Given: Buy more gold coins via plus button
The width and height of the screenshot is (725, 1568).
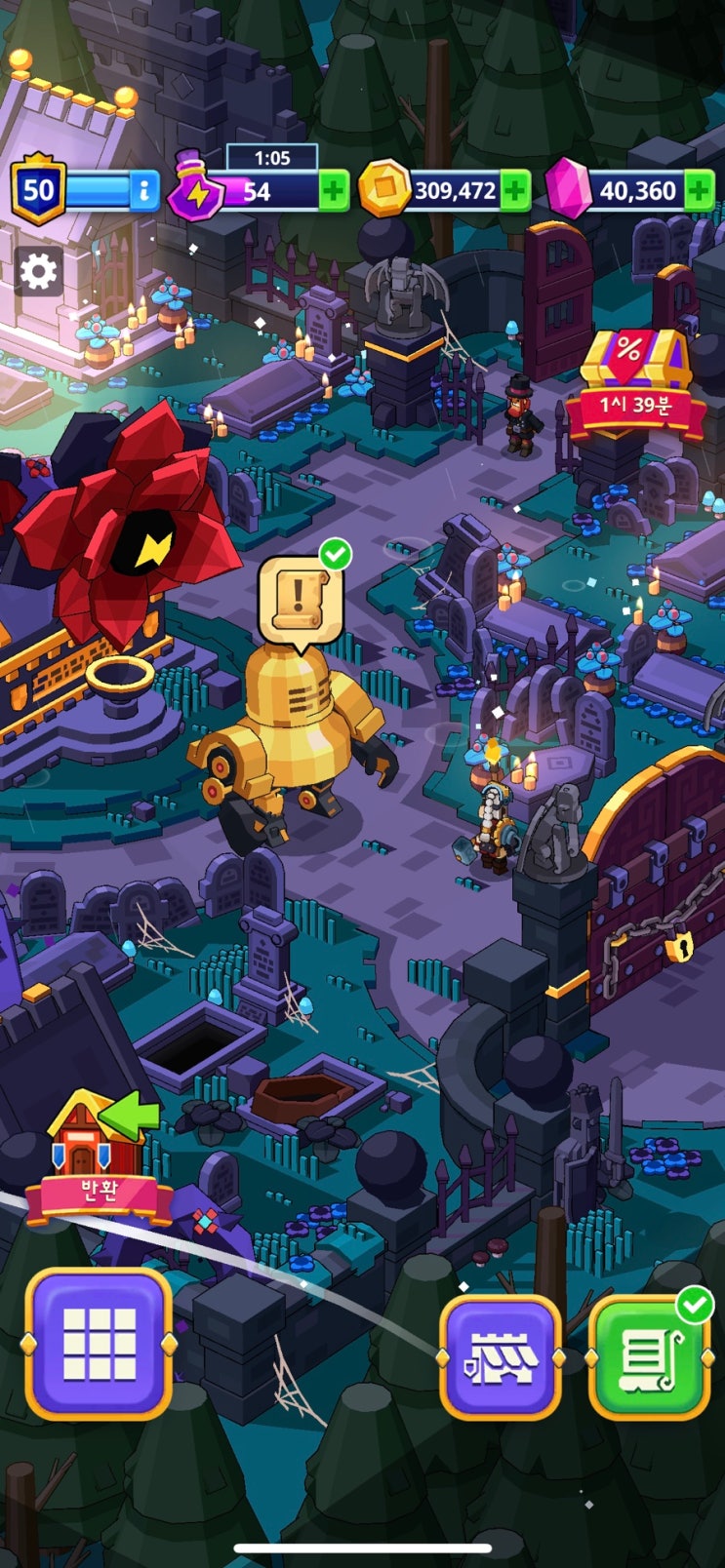Looking at the screenshot, I should 515,190.
